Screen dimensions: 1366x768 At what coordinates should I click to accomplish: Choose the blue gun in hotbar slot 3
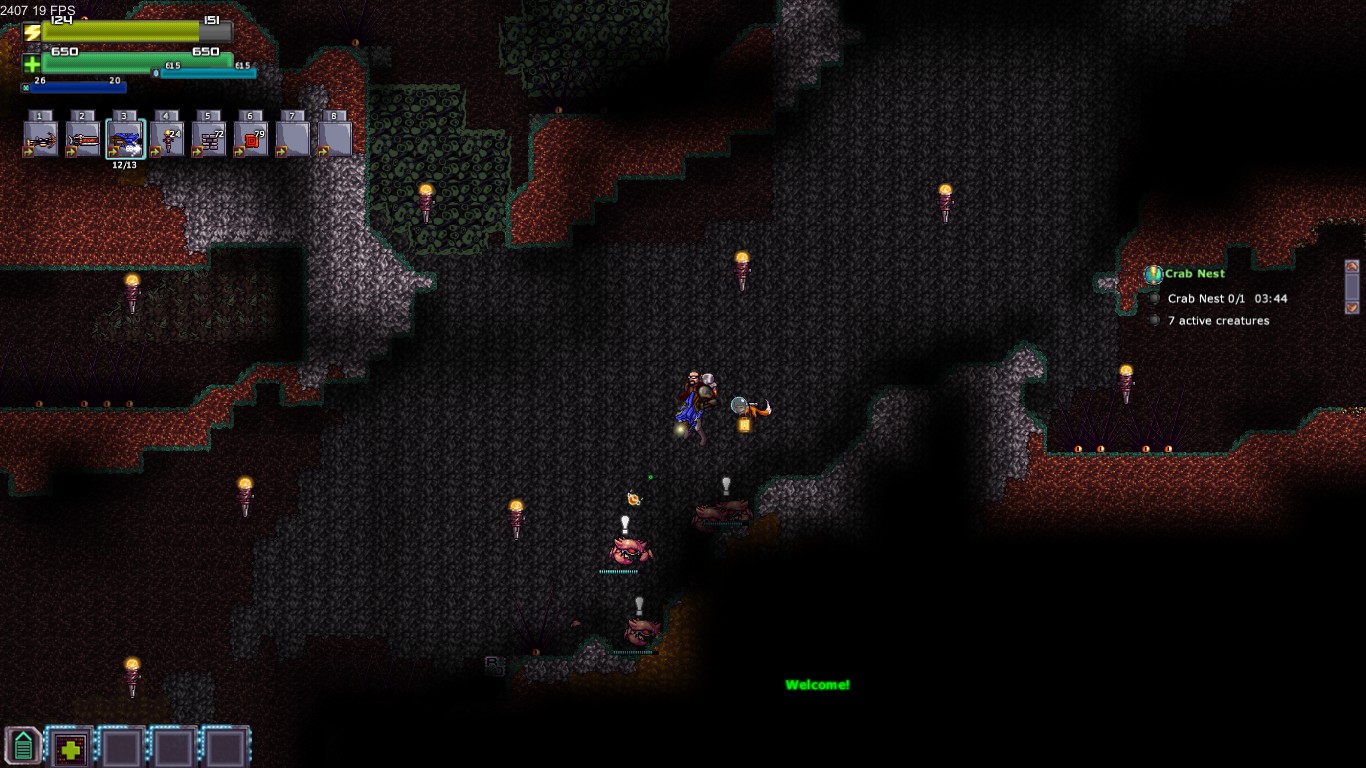pos(125,140)
